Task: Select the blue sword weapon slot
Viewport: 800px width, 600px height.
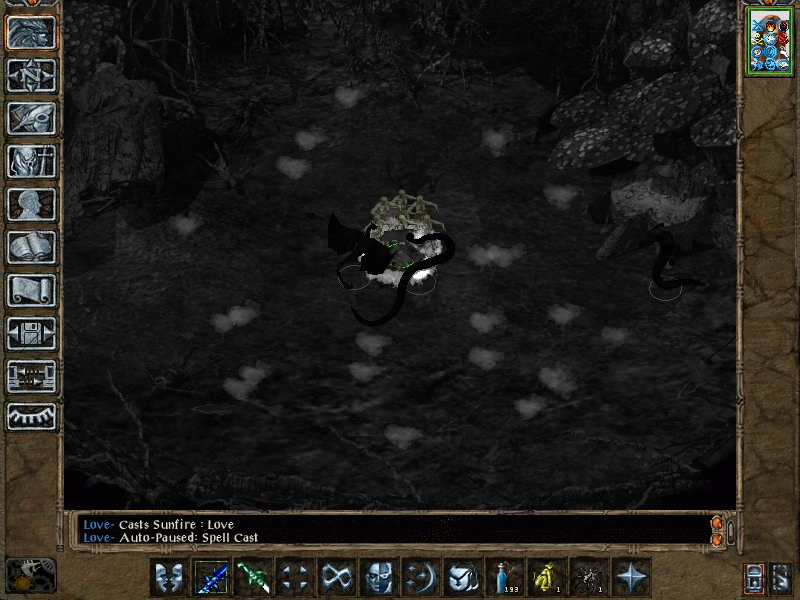Action: pos(211,577)
